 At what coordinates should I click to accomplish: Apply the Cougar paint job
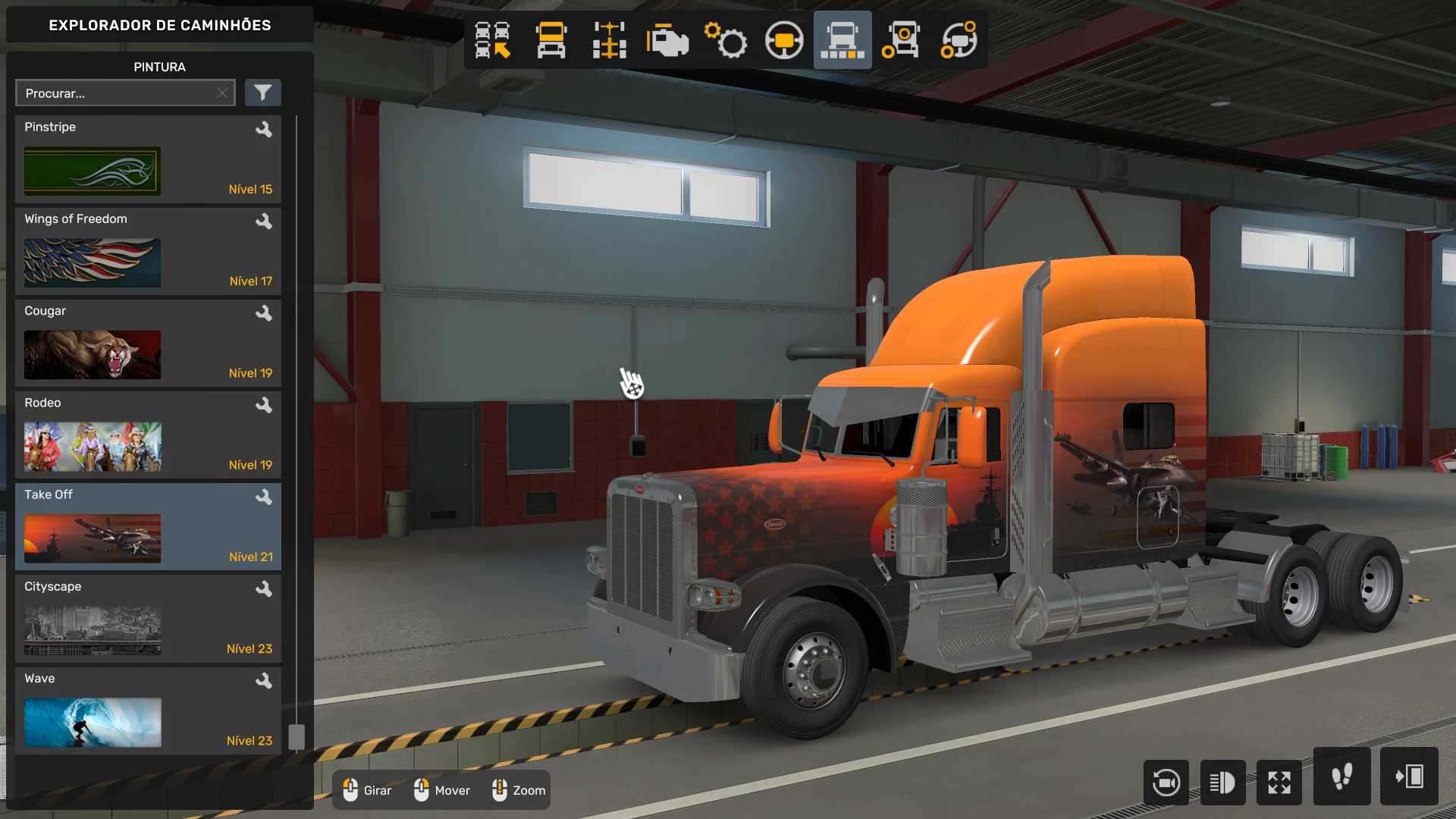click(148, 343)
